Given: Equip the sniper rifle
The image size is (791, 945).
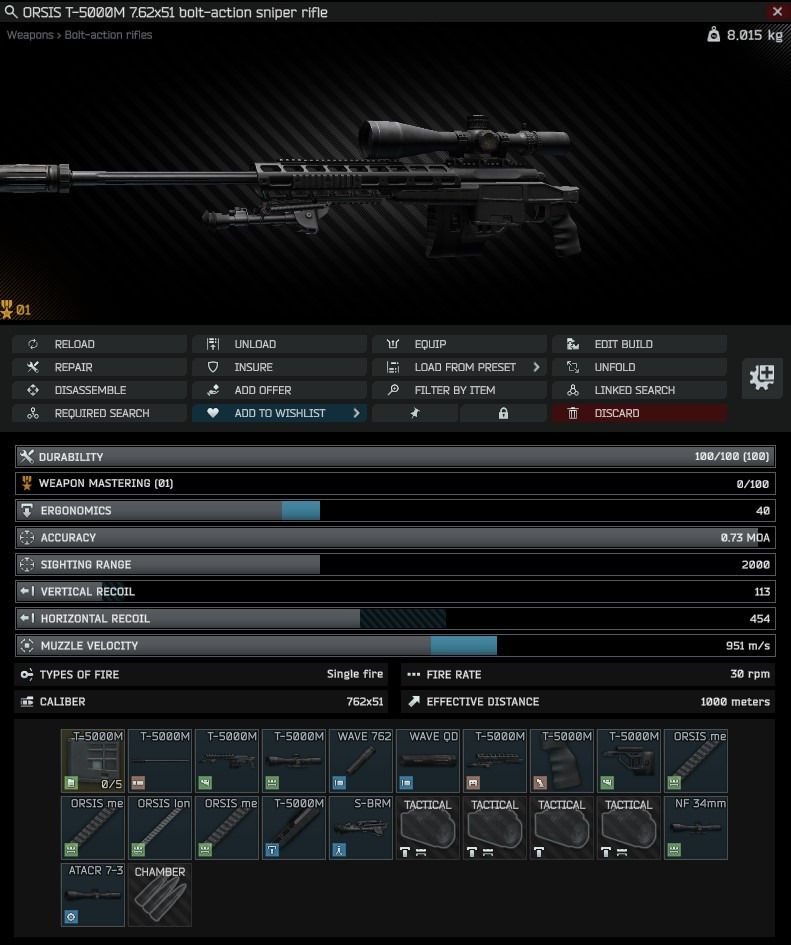Looking at the screenshot, I should pyautogui.click(x=459, y=344).
